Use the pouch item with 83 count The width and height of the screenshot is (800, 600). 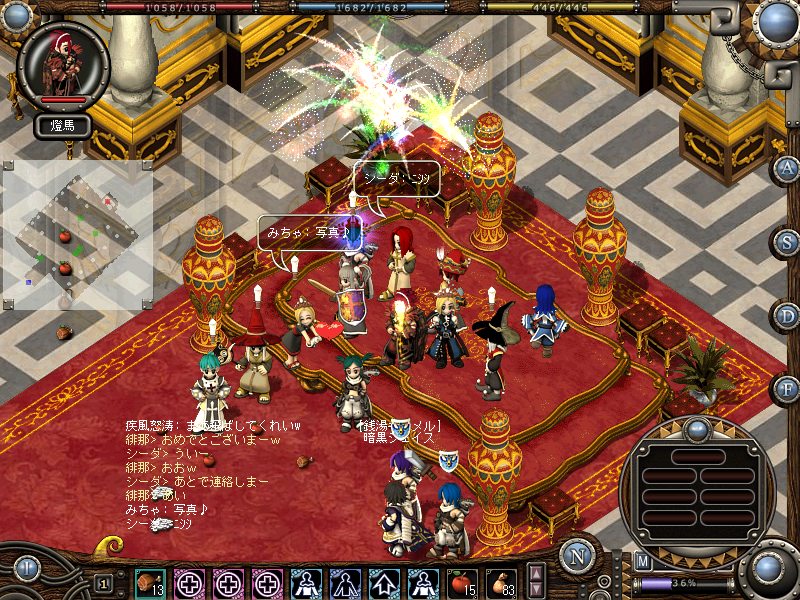coord(498,582)
